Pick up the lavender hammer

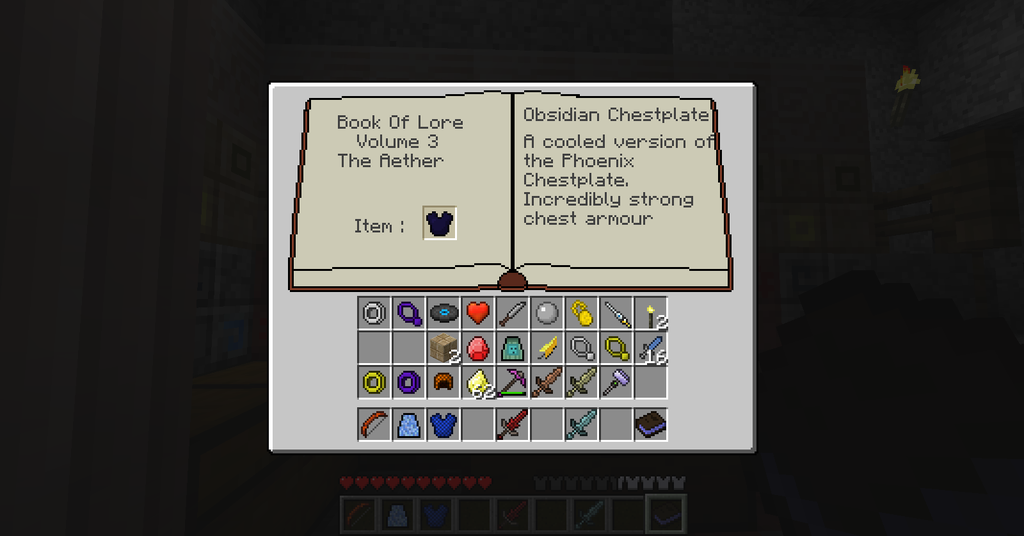(x=616, y=382)
